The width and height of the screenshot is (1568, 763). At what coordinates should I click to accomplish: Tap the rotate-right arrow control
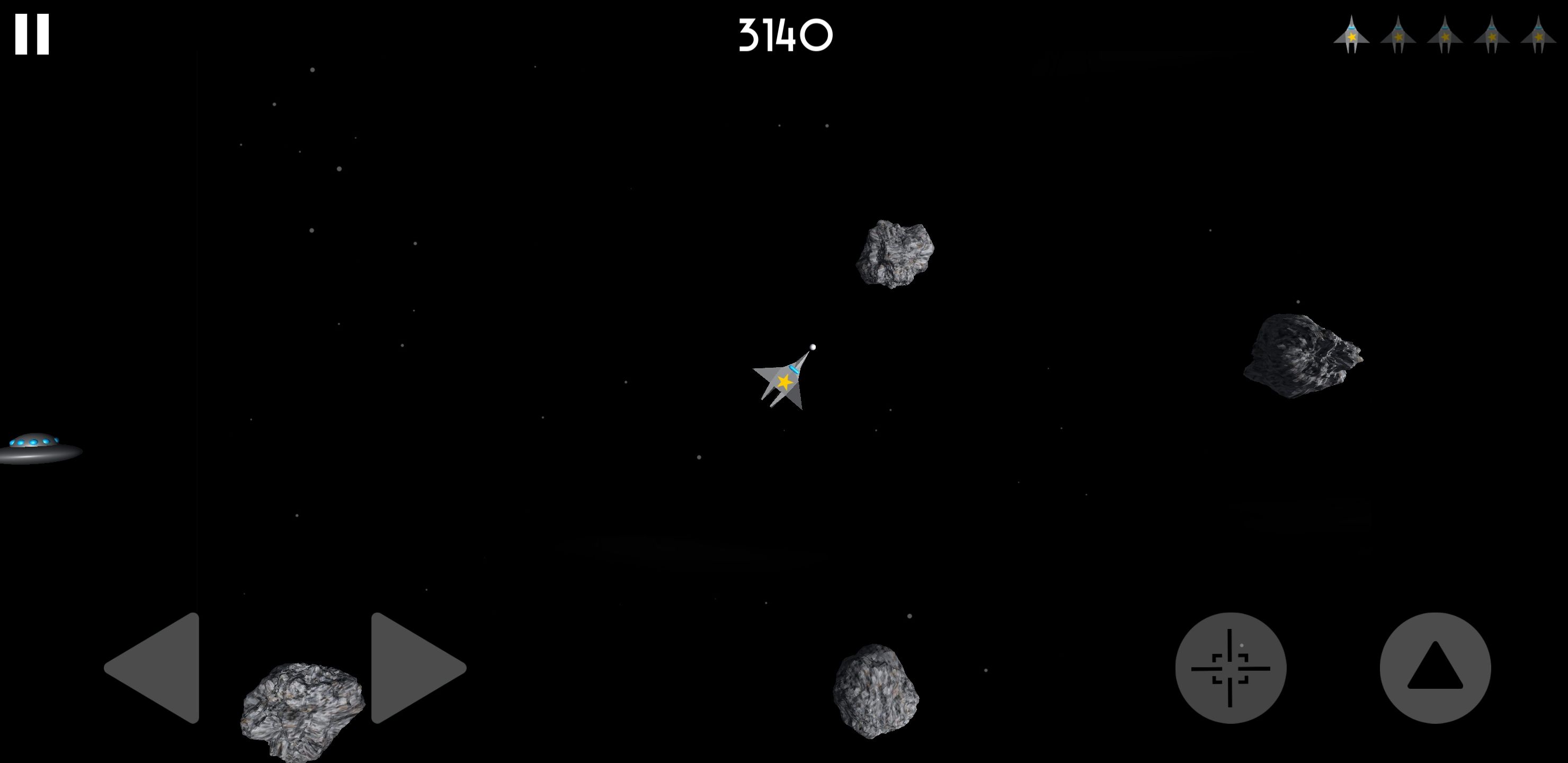tap(409, 668)
